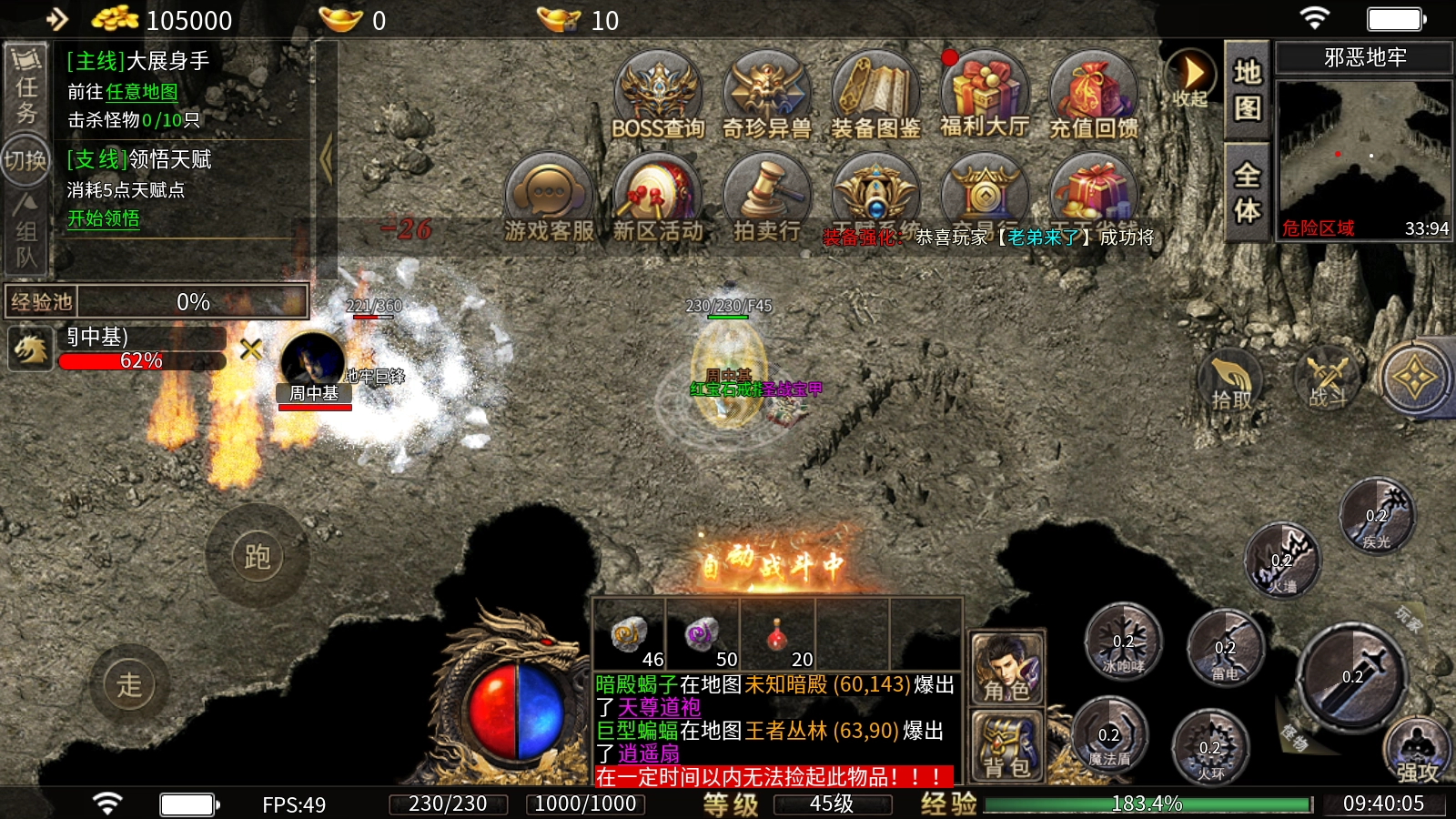1456x819 pixels.
Task: Open the 拍卖行 auction house
Action: (766, 198)
